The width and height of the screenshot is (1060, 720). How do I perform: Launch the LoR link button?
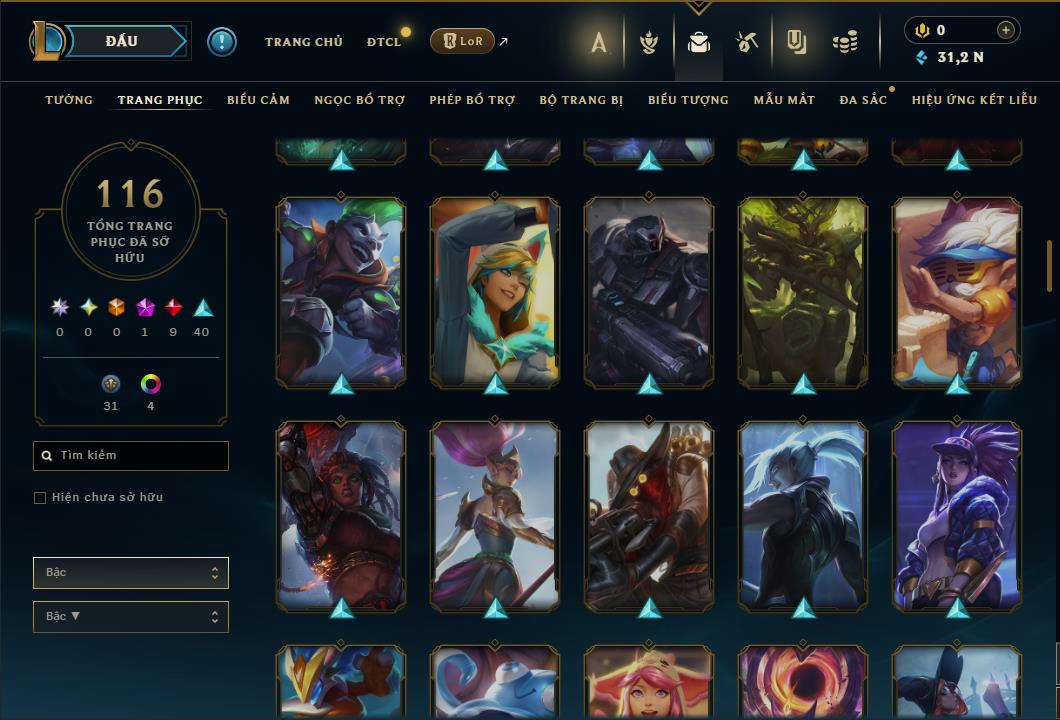click(x=462, y=41)
